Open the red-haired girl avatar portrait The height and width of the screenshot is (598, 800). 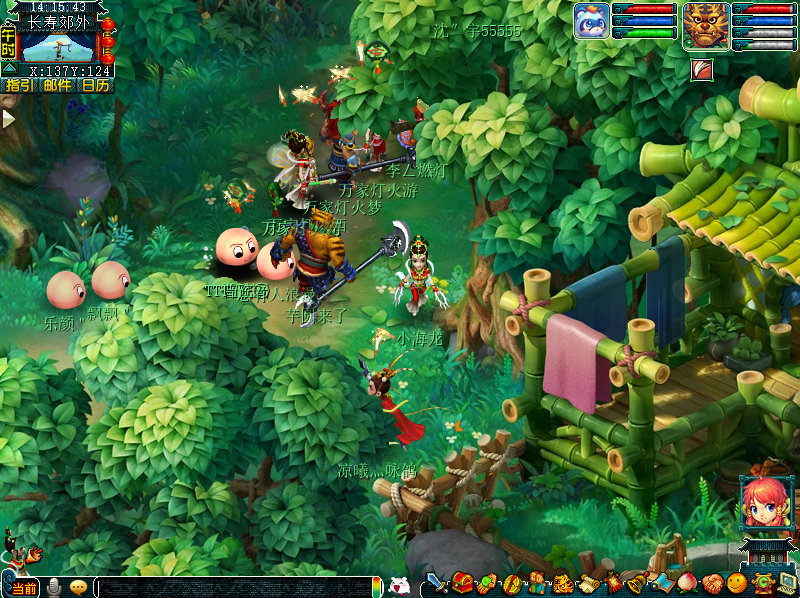click(x=762, y=503)
